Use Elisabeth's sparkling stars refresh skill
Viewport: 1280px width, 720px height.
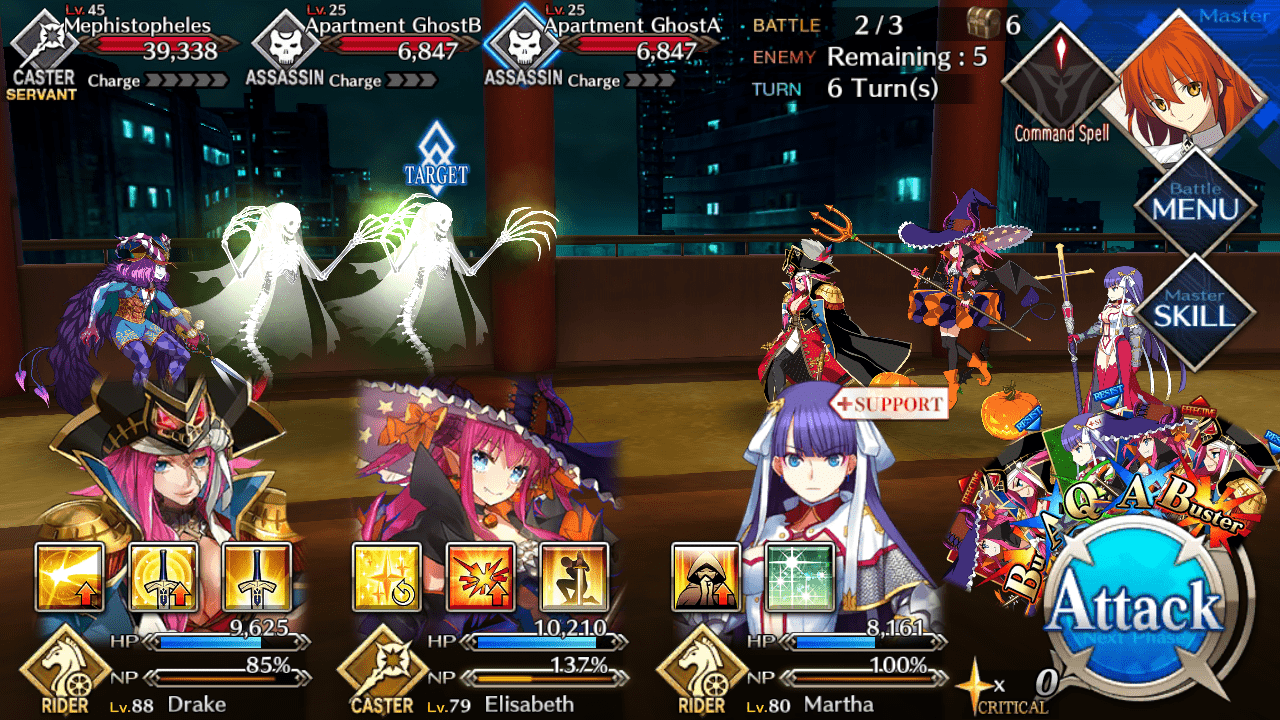(387, 578)
